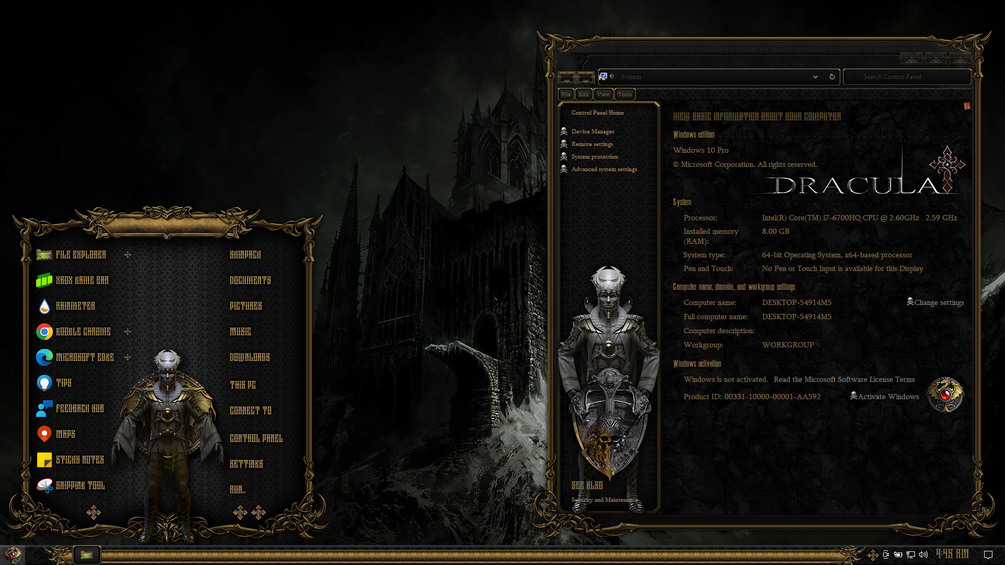Open the Sticky Notes app
The image size is (1005, 565).
79,460
